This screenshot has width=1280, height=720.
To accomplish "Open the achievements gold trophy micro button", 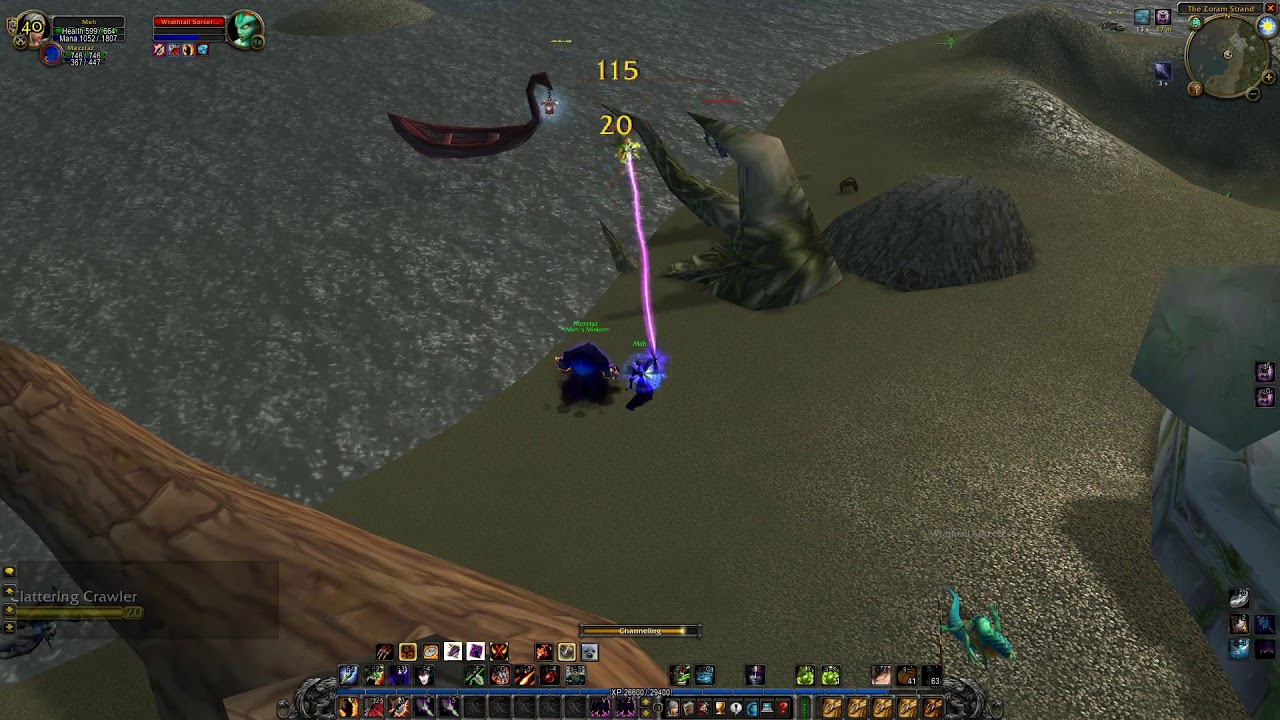I will point(720,708).
